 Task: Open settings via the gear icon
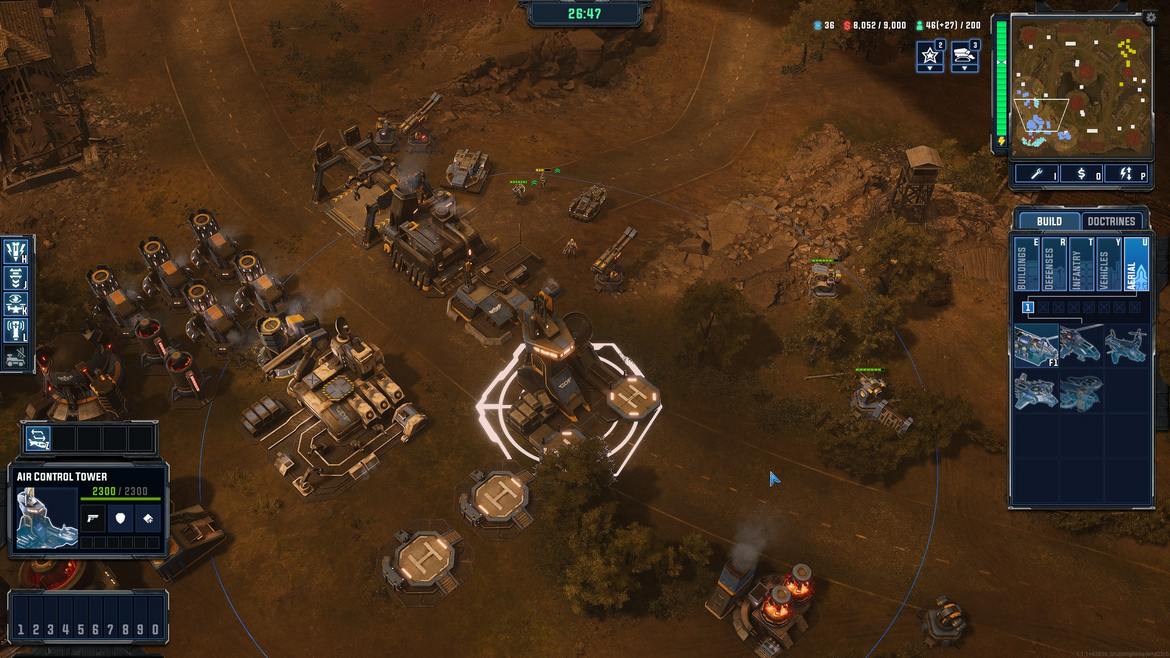[x=1150, y=17]
